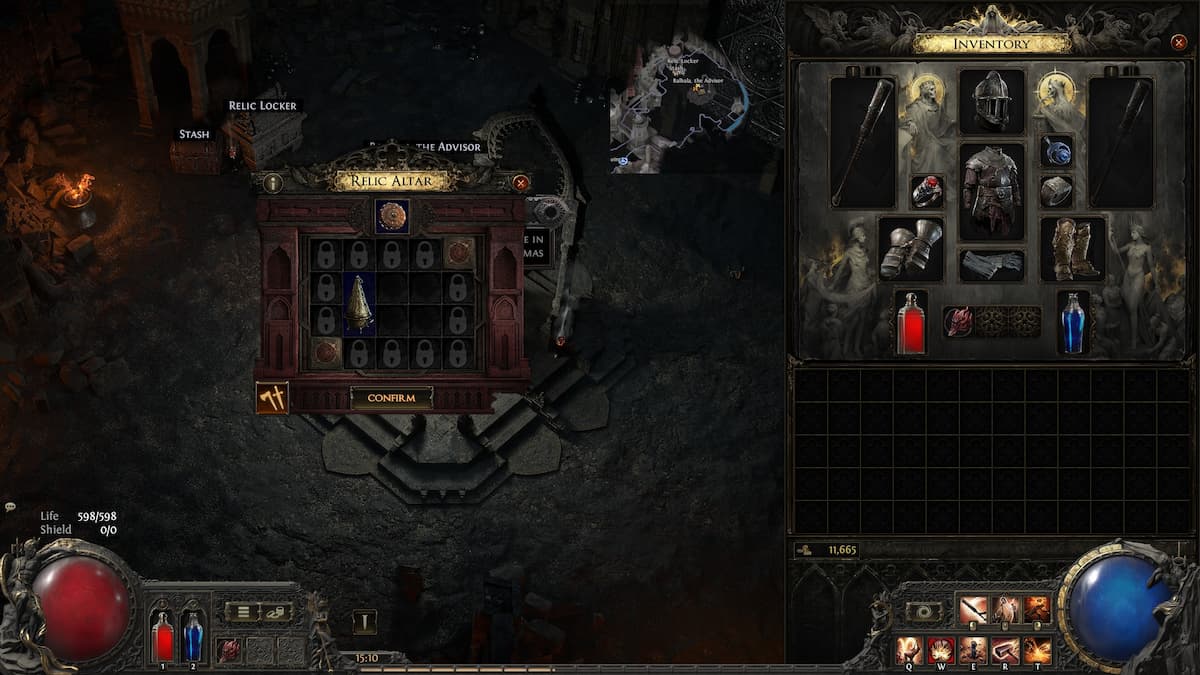
Task: Choose the equipped boots slot
Action: (1072, 248)
